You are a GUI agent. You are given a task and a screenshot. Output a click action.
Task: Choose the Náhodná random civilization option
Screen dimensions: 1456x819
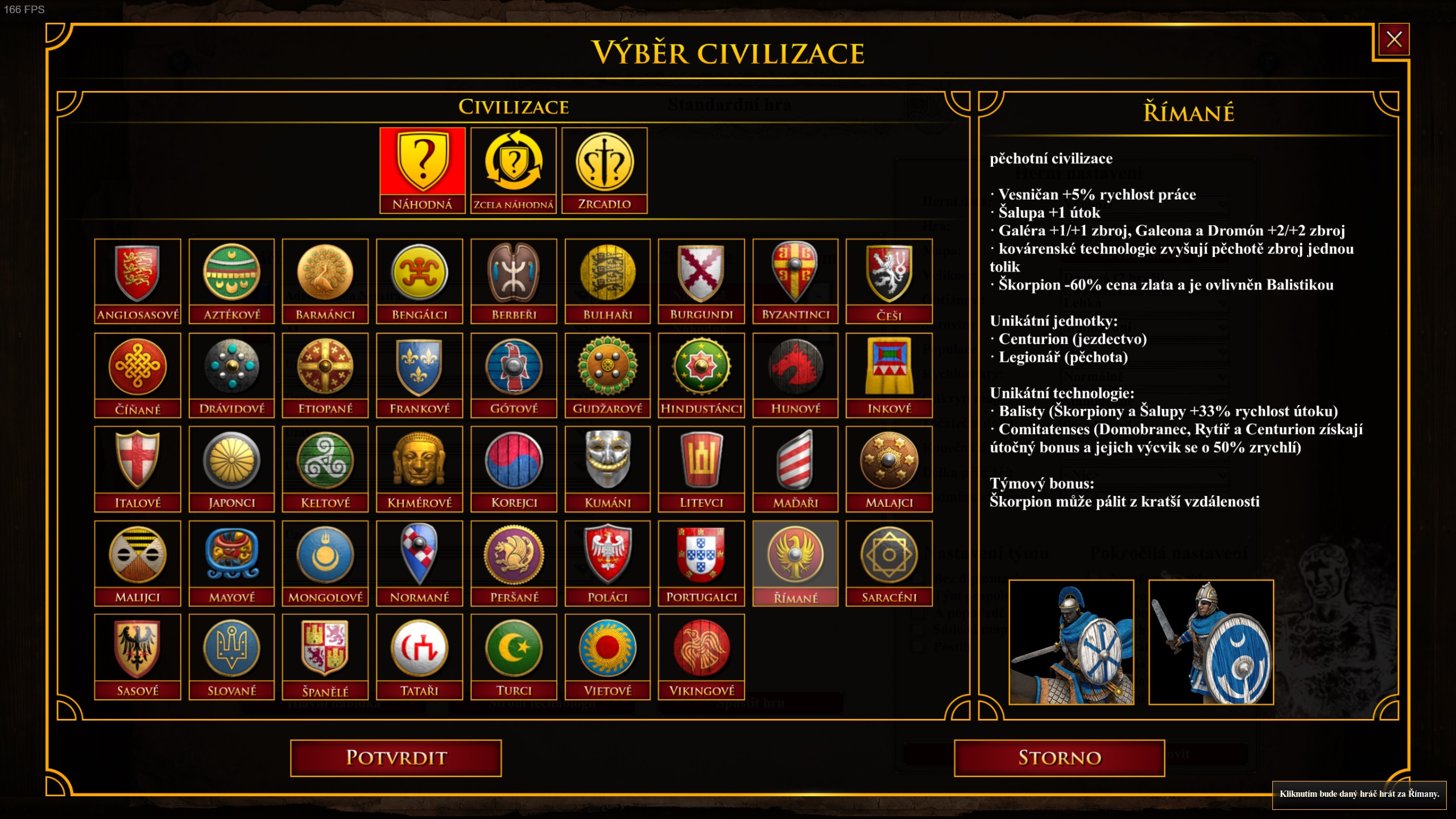(x=422, y=169)
